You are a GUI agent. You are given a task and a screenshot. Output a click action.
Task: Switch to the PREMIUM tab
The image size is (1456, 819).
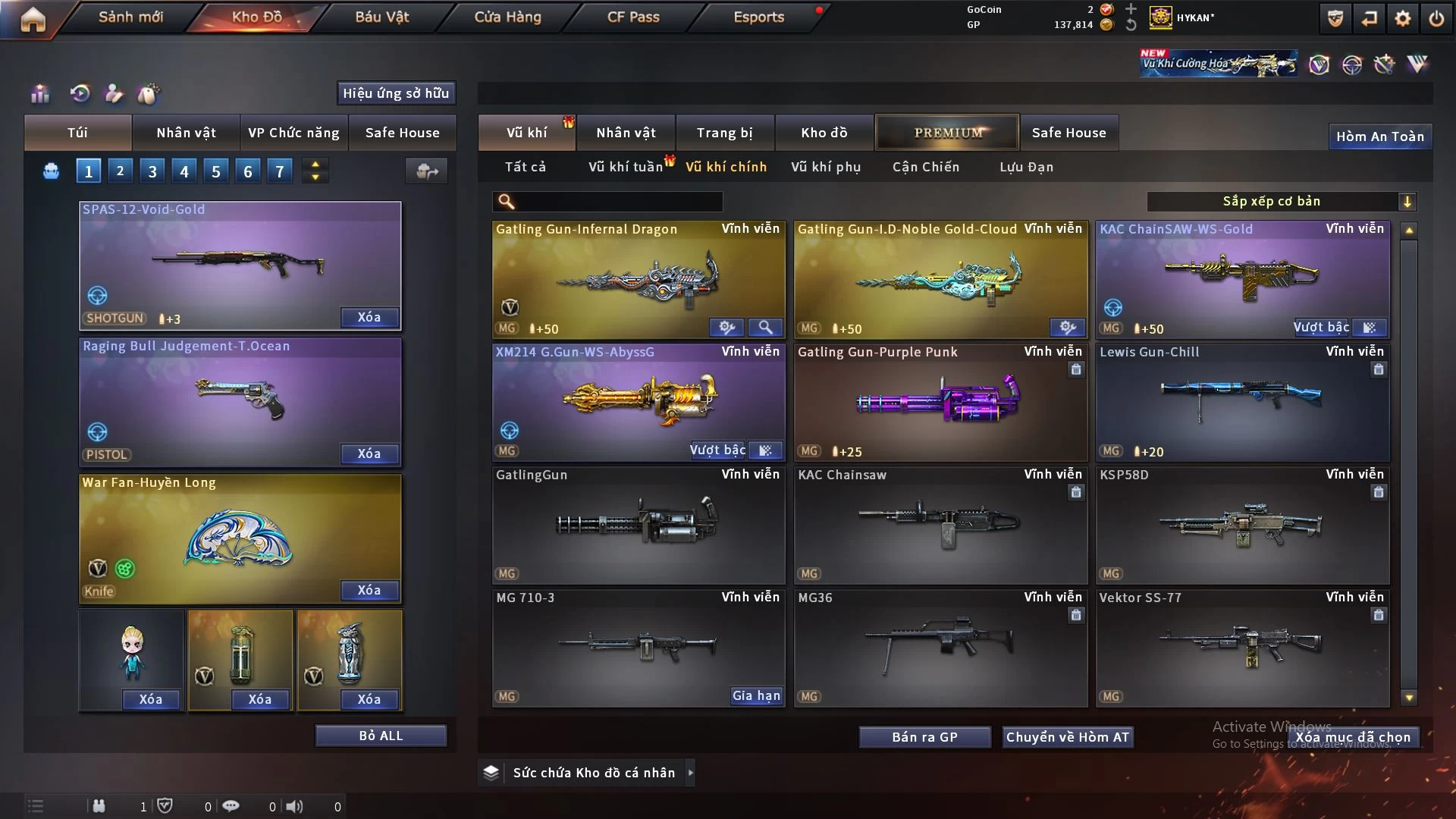tap(947, 133)
